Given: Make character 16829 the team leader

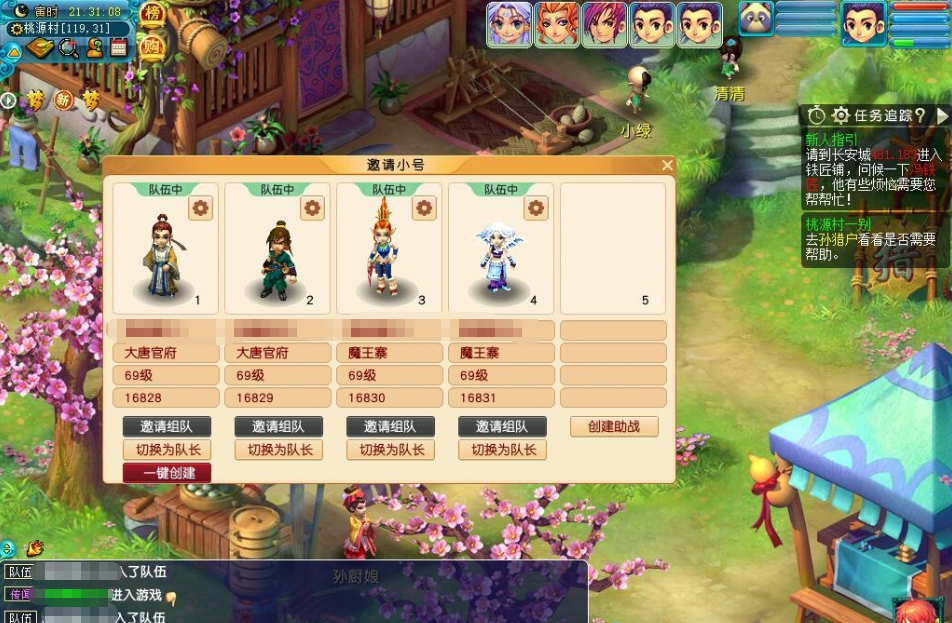Looking at the screenshot, I should click(279, 450).
